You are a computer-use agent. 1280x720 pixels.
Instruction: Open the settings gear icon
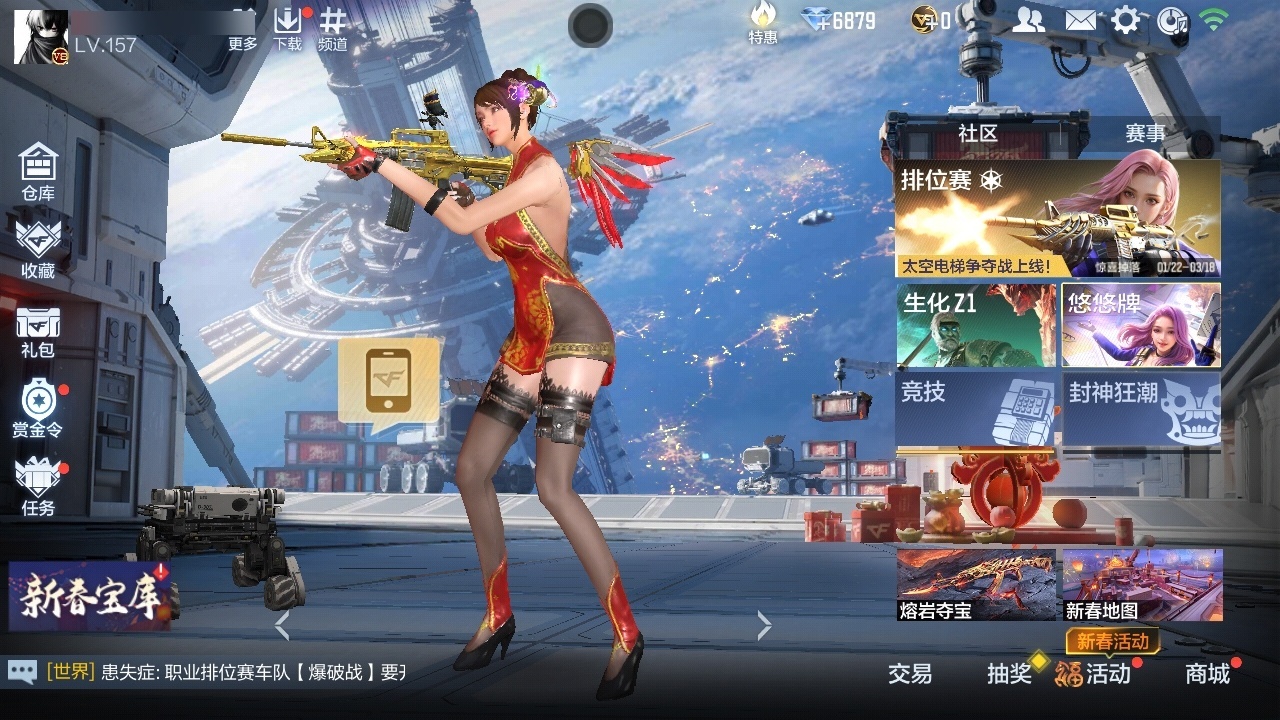(x=1125, y=20)
